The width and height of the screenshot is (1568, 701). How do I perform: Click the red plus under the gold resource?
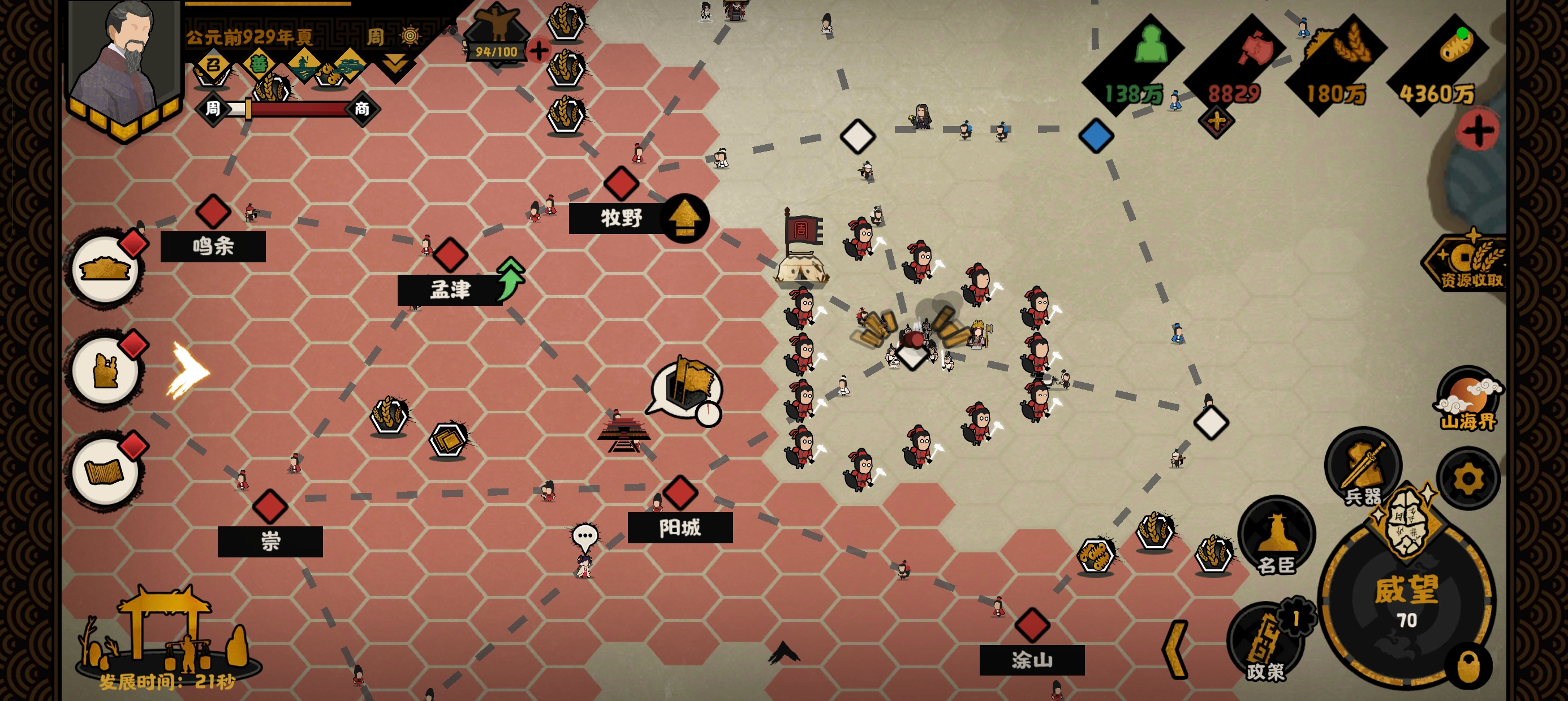(x=1478, y=131)
